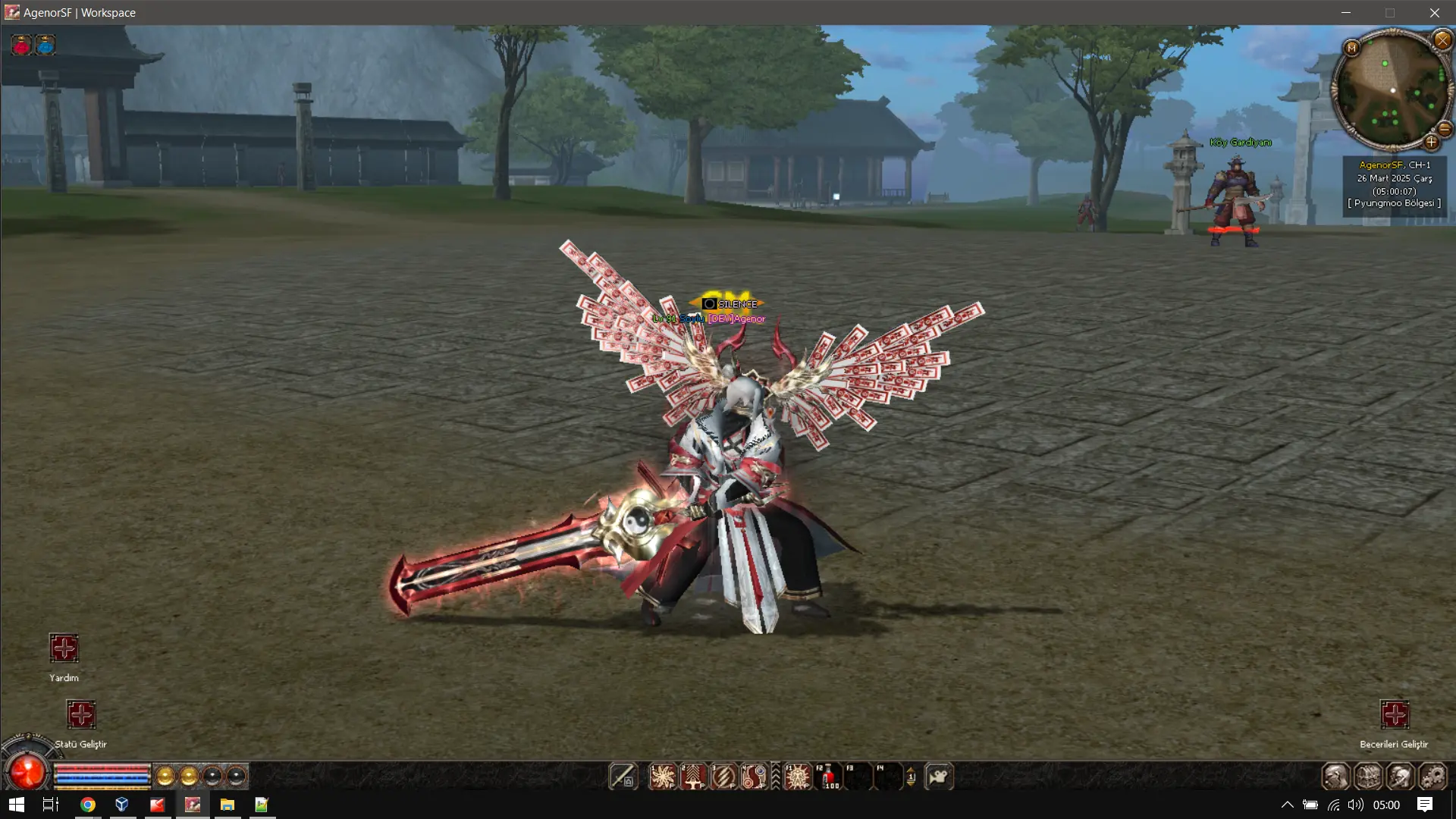Image resolution: width=1456 pixels, height=819 pixels.
Task: Cast the aura skill in slot F1
Action: click(x=797, y=777)
